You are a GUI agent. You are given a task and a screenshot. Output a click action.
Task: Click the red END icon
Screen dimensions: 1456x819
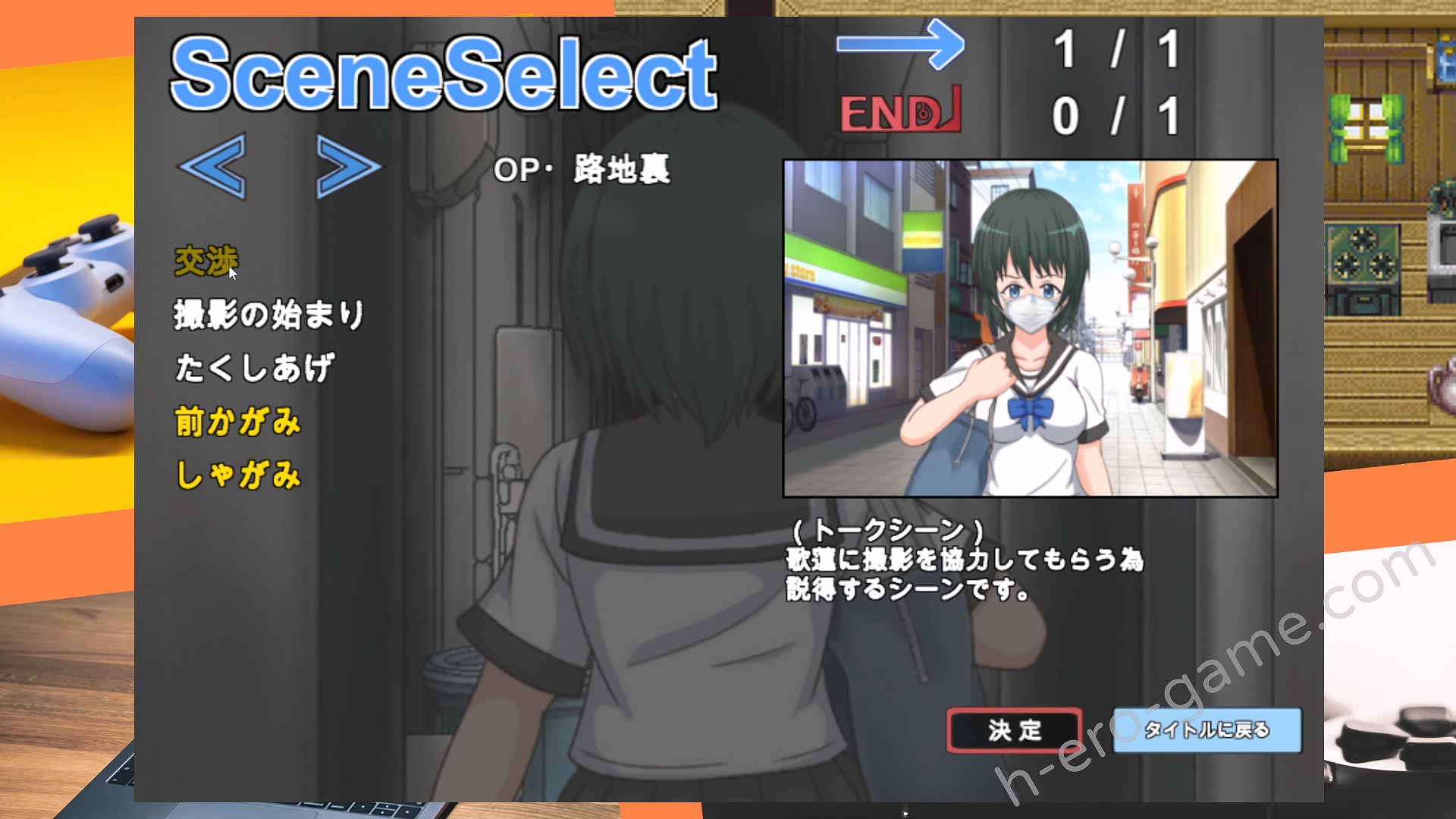(900, 111)
